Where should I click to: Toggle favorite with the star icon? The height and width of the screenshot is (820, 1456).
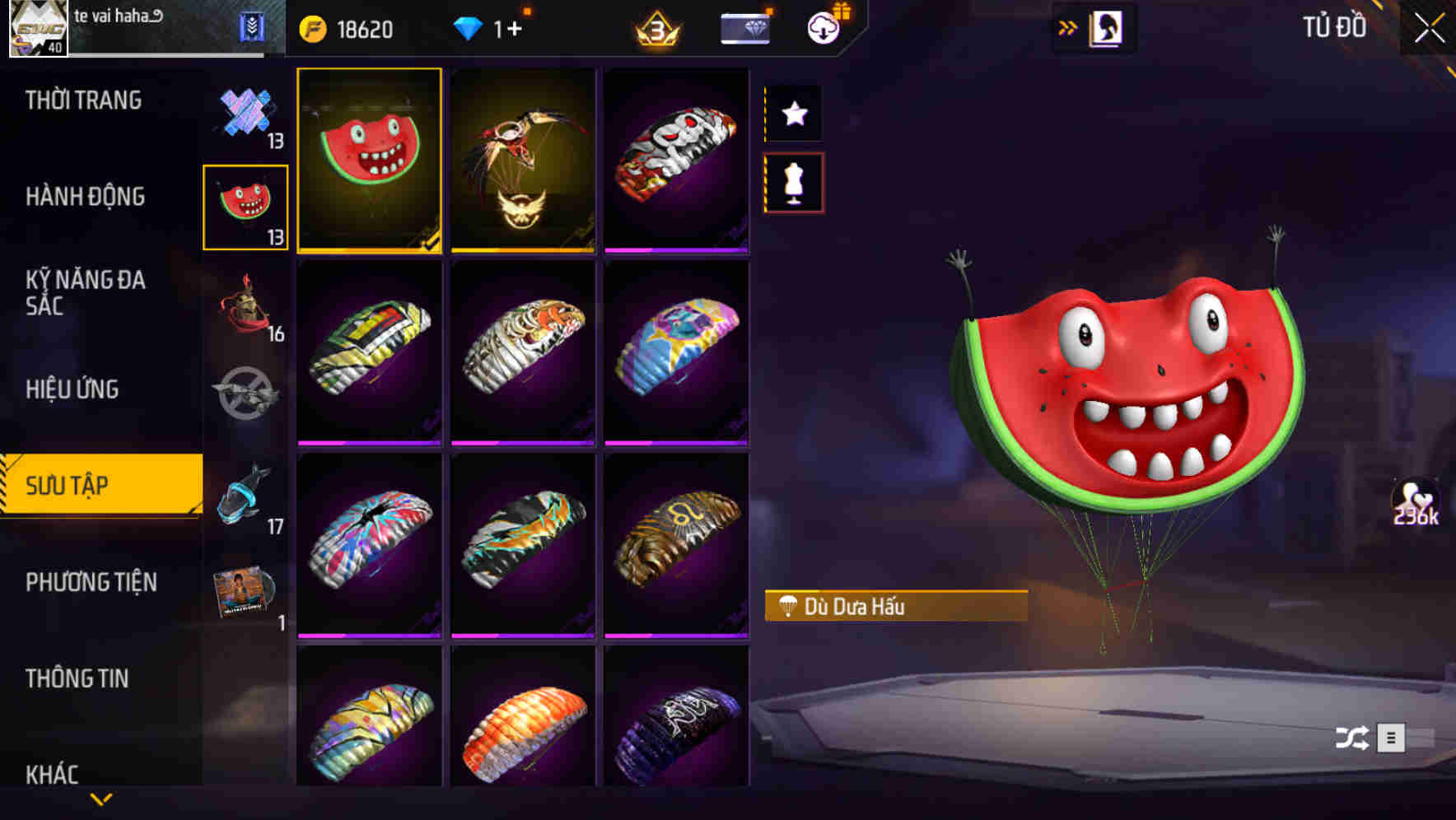pos(793,114)
